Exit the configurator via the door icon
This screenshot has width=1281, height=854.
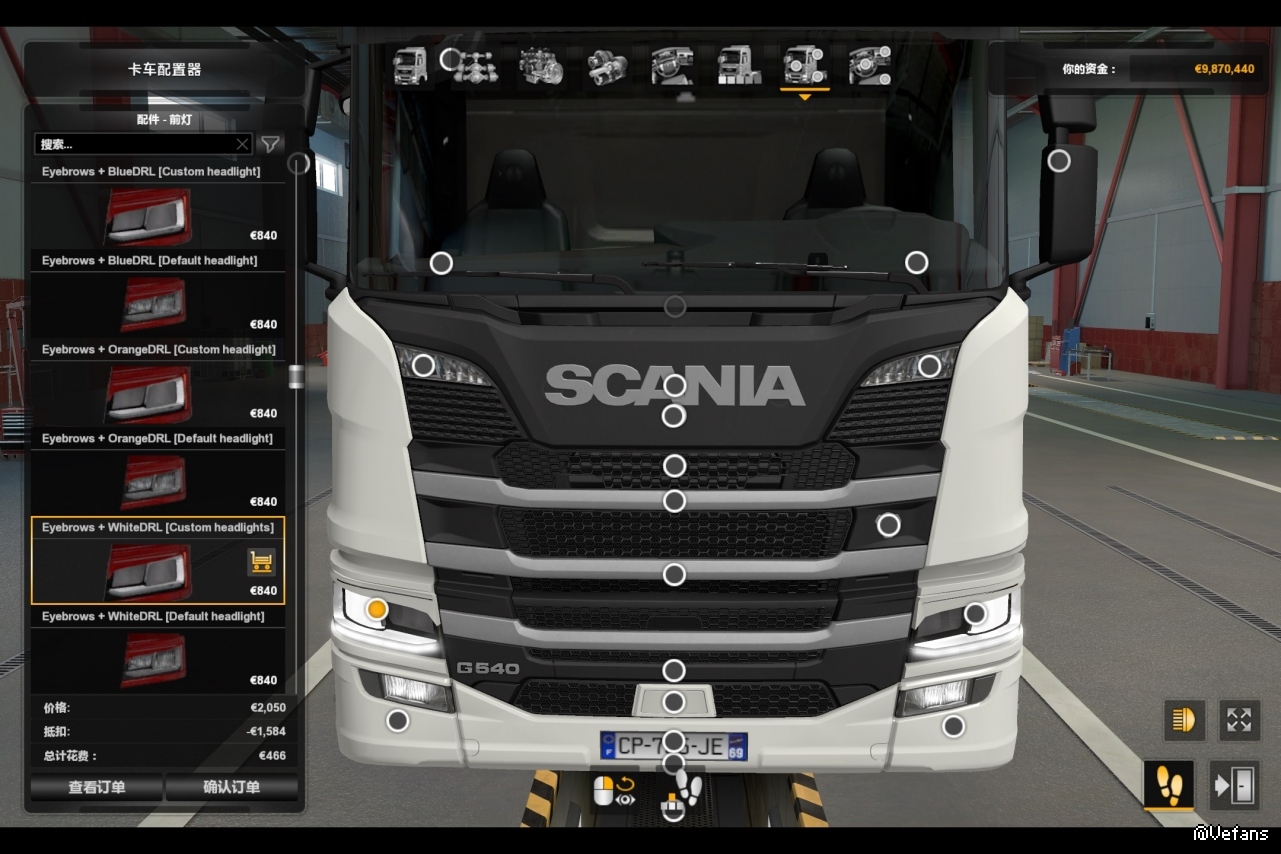(1234, 785)
